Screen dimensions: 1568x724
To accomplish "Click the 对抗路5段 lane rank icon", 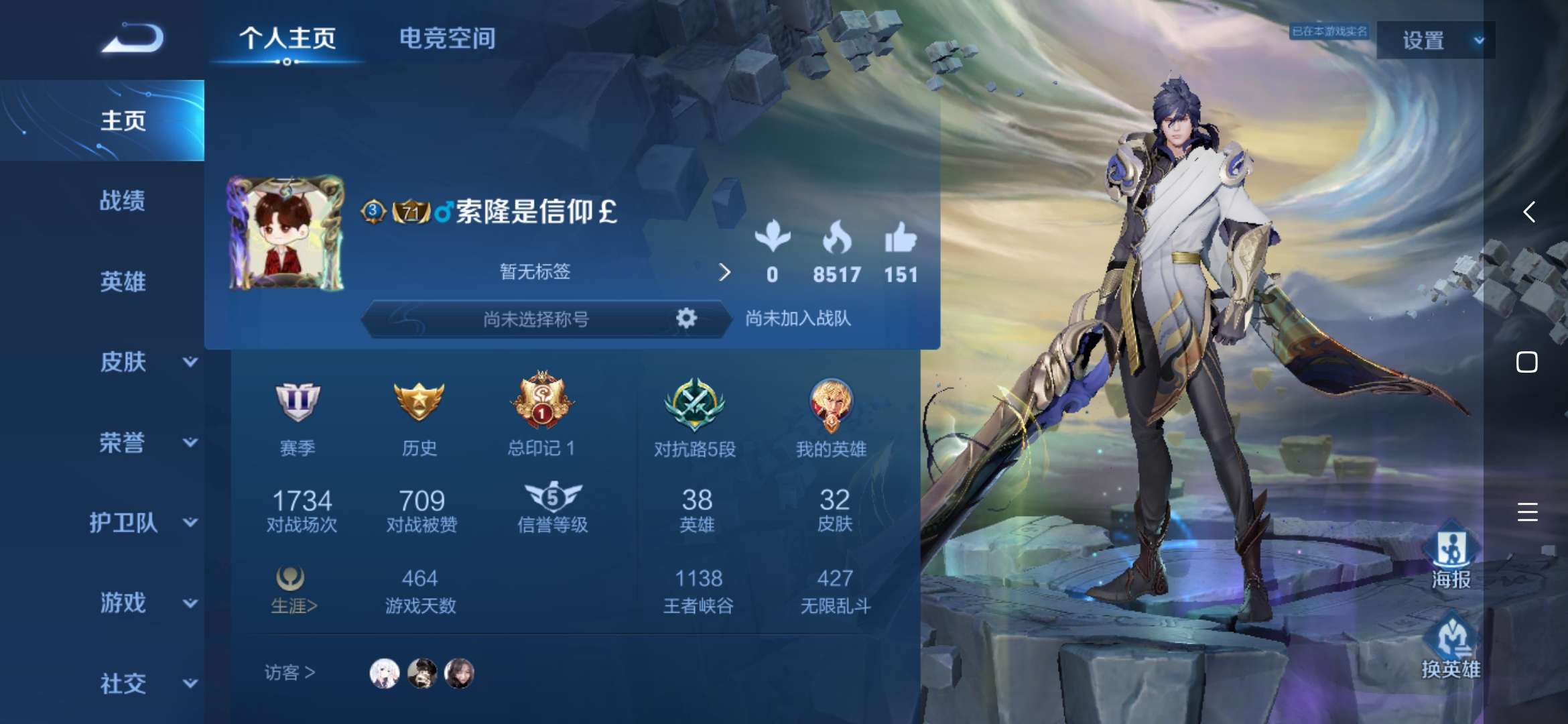I will (694, 406).
